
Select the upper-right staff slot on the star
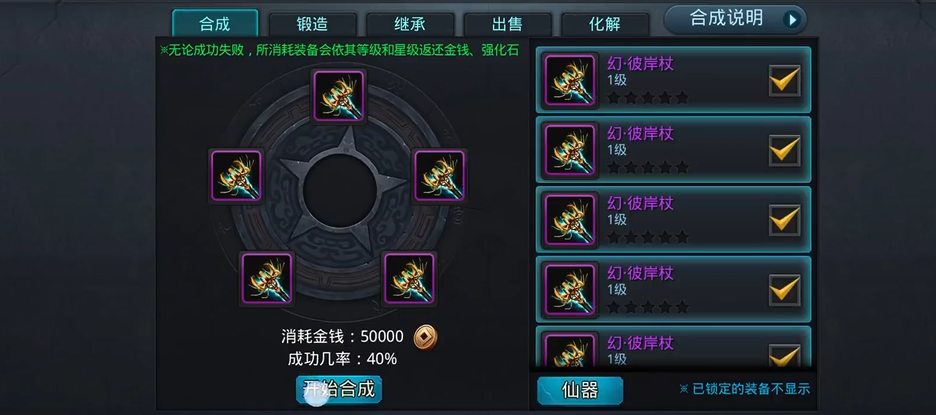click(x=439, y=175)
